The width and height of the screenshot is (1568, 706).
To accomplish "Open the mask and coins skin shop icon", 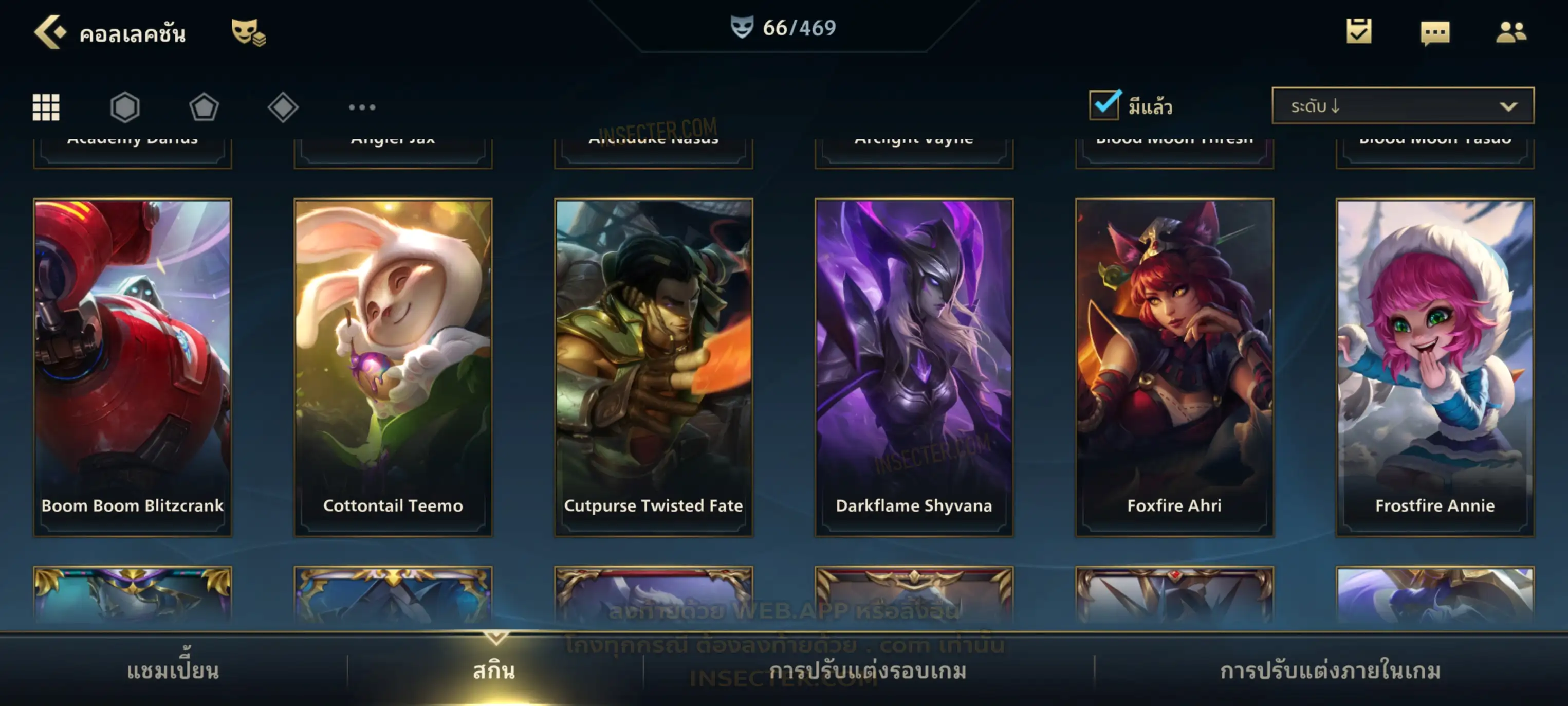I will tap(248, 32).
